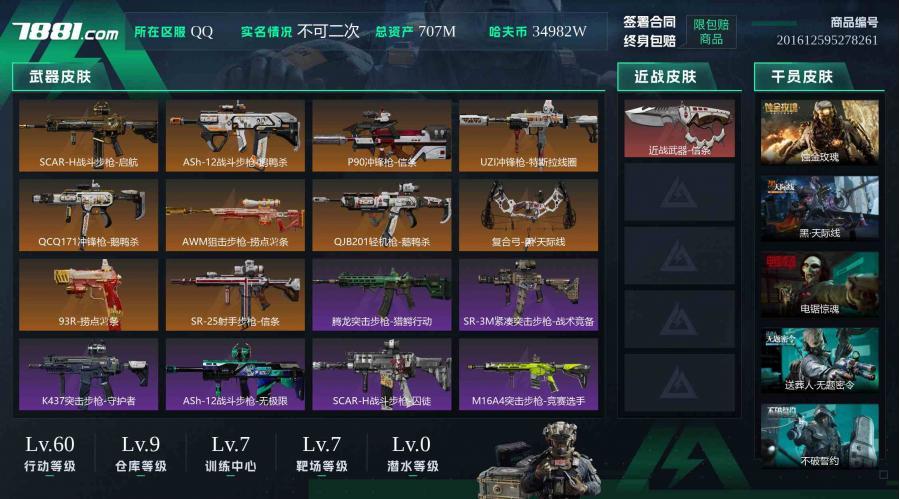Pick the AWM狙击步枪 skin
900x499 pixels.
click(x=235, y=214)
